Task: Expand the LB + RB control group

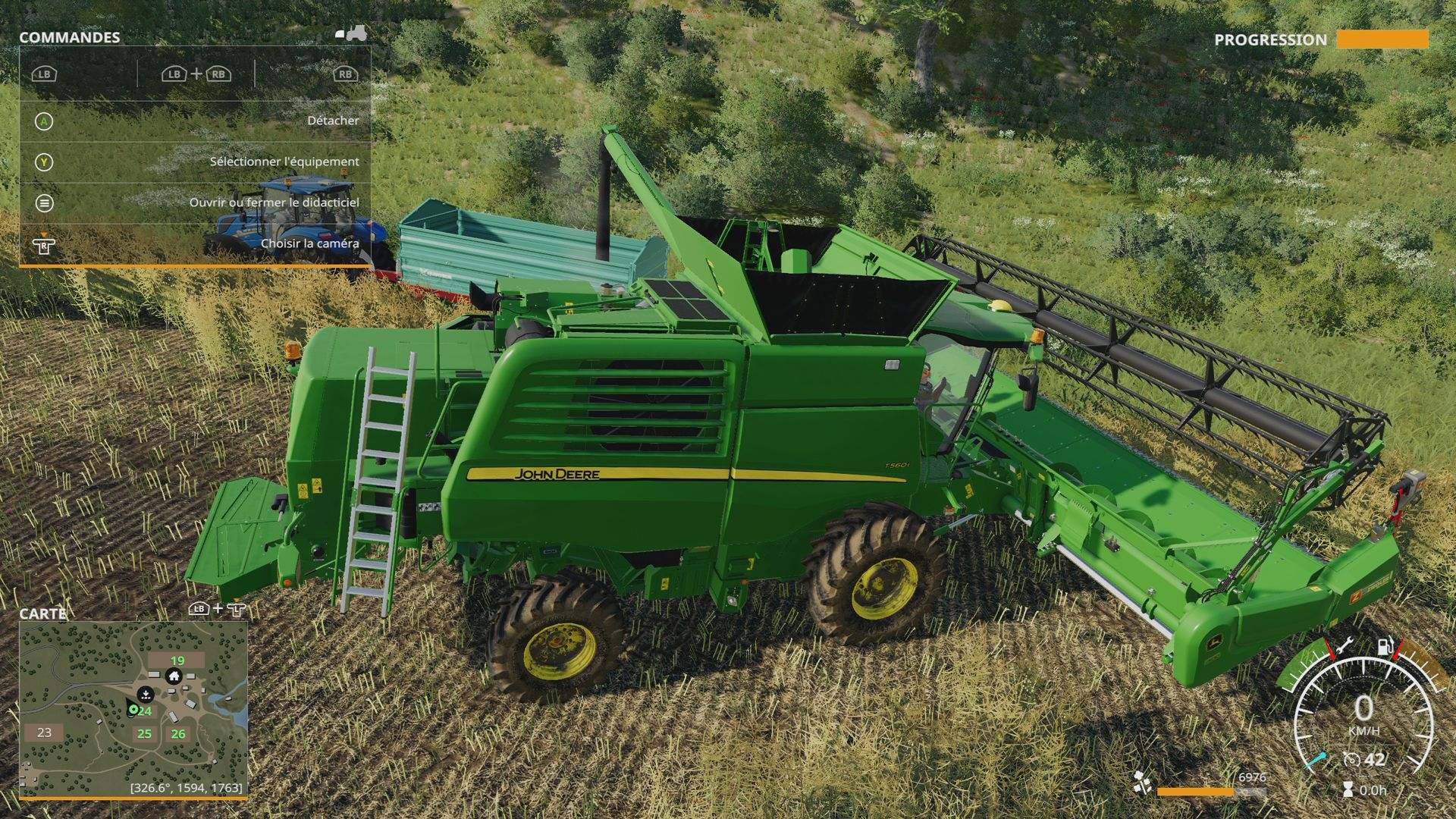Action: tap(196, 75)
